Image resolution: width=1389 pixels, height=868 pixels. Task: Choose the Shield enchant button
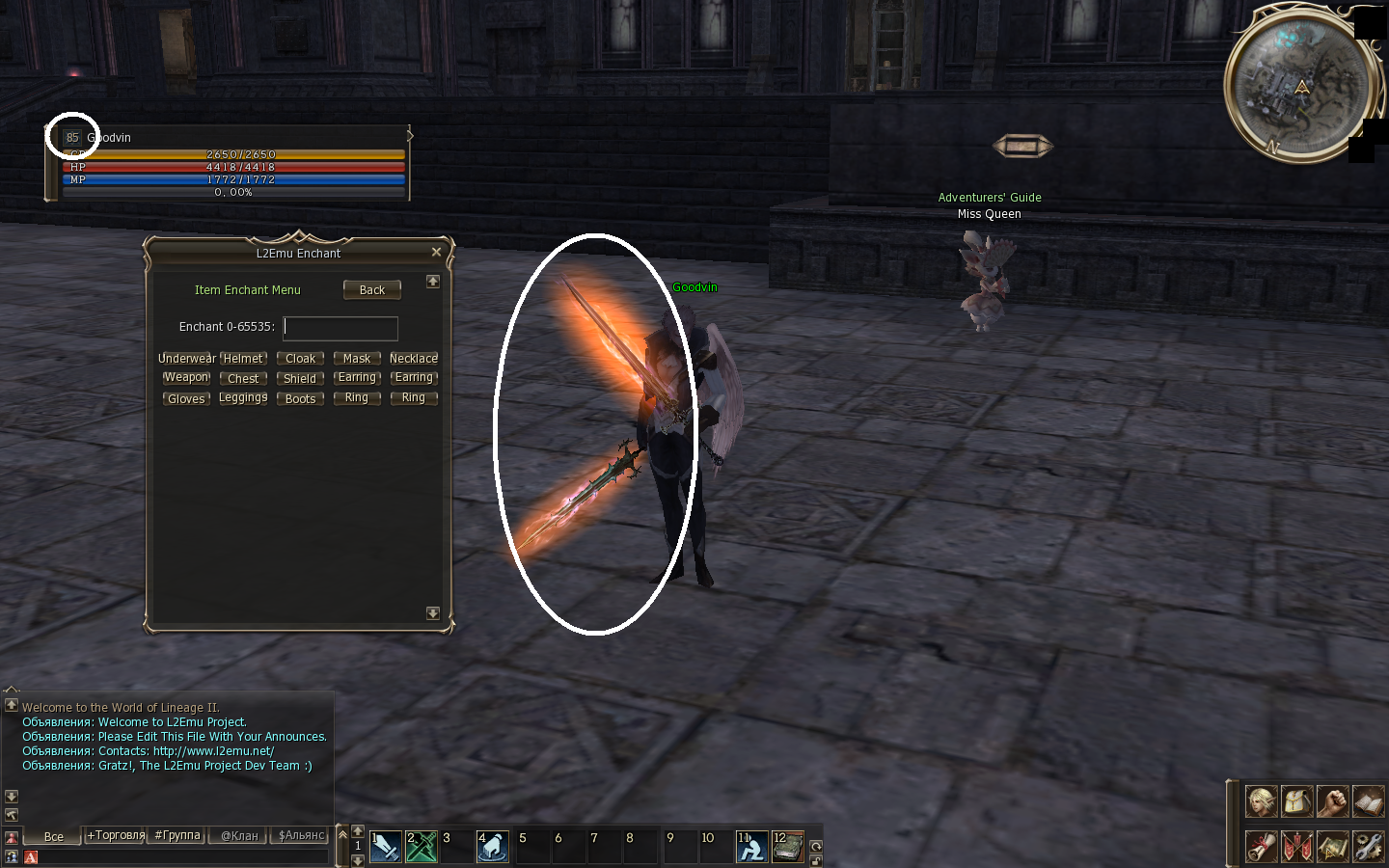[300, 379]
